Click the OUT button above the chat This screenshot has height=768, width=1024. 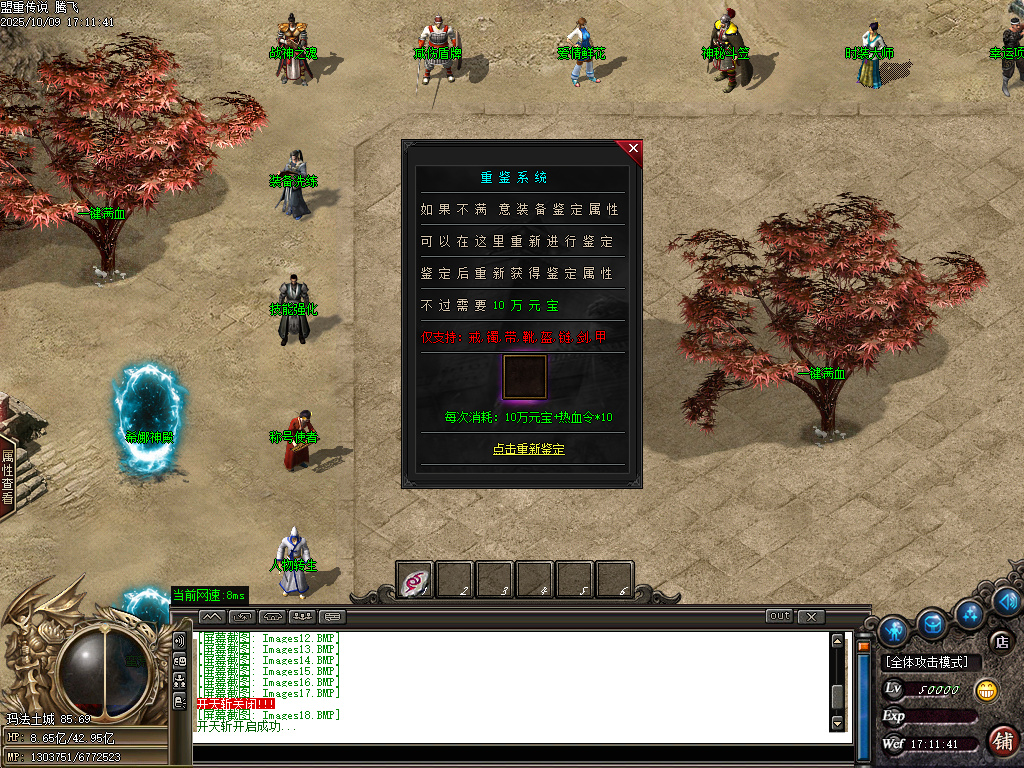(x=780, y=616)
